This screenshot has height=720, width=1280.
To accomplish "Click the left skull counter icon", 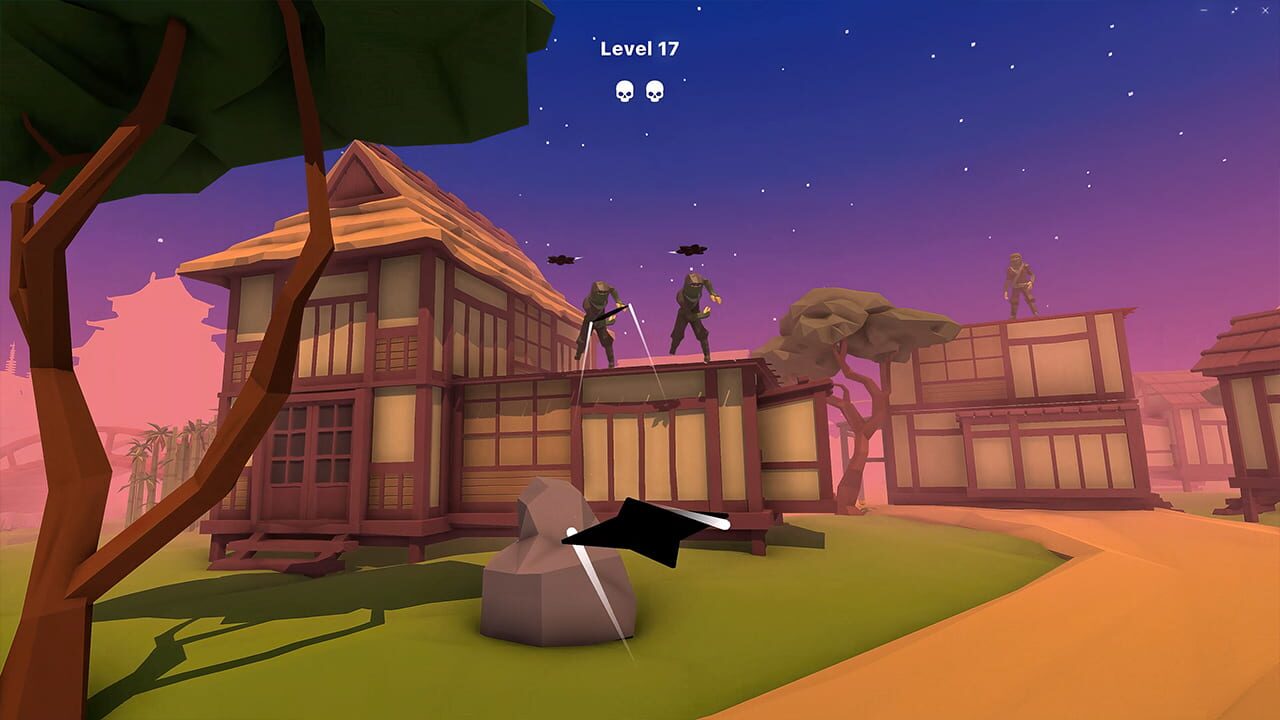I will [x=622, y=92].
